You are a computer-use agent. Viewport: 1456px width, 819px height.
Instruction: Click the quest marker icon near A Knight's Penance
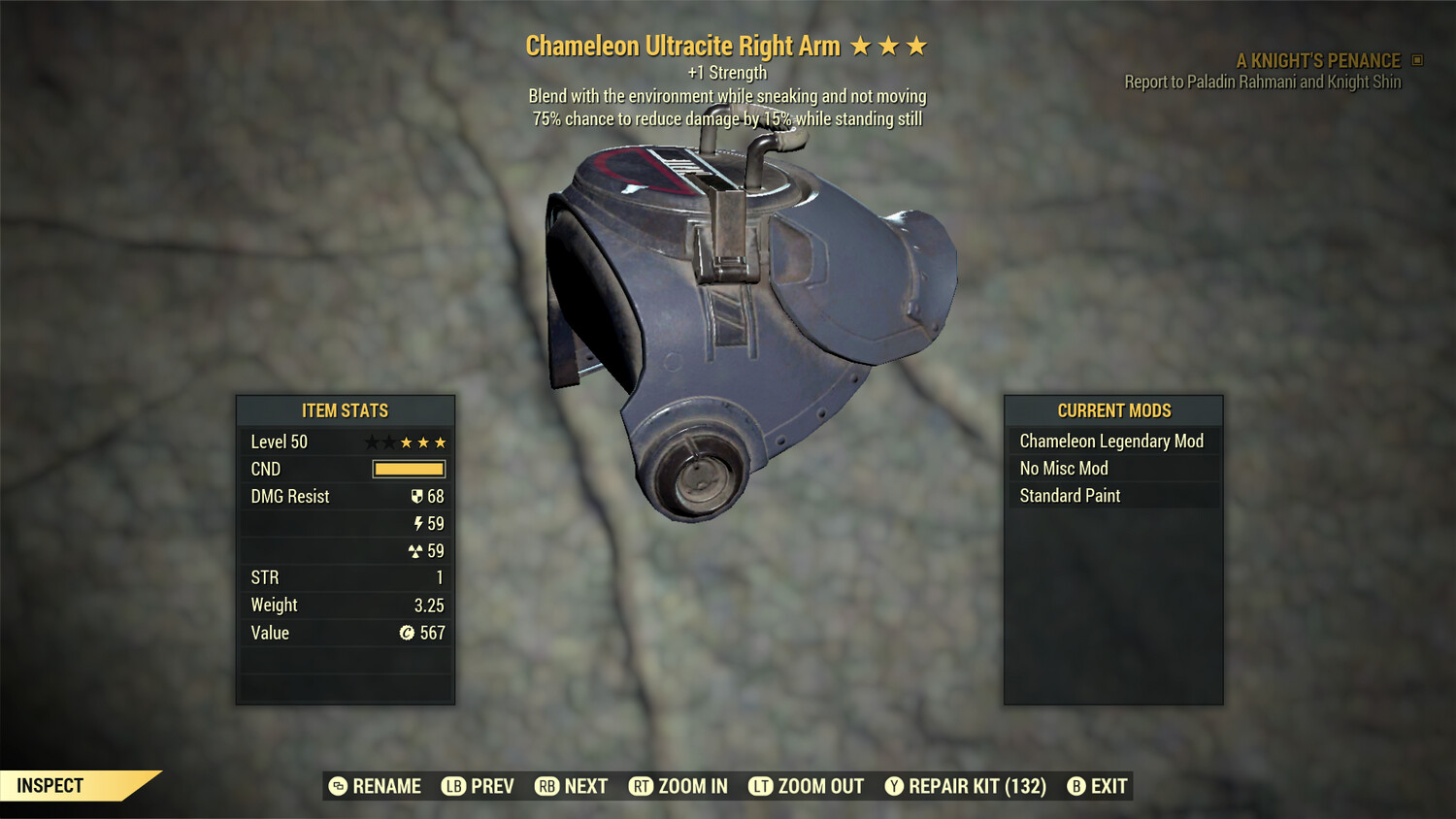(1415, 60)
